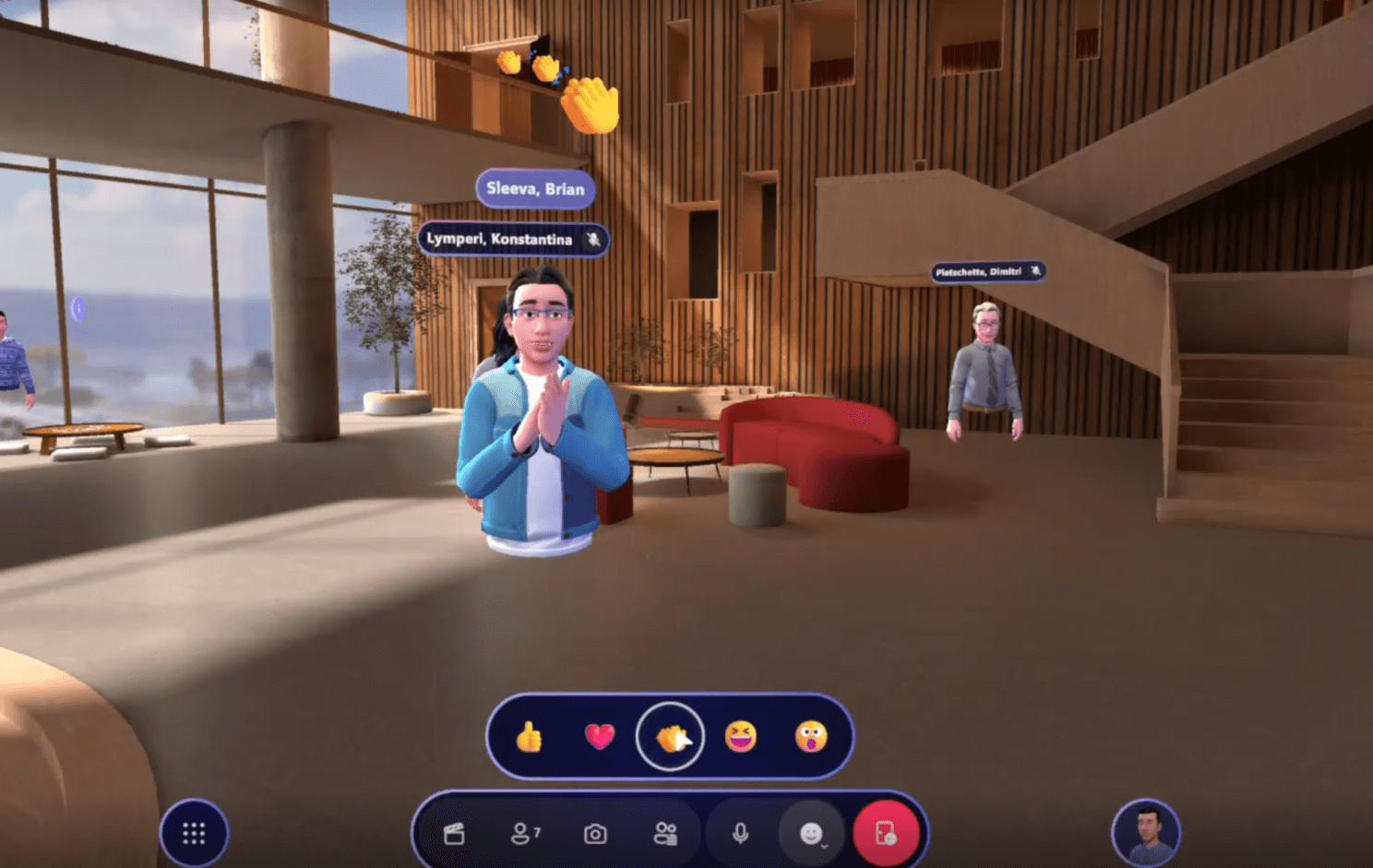
Task: Send the red heart reaction
Action: (x=600, y=736)
